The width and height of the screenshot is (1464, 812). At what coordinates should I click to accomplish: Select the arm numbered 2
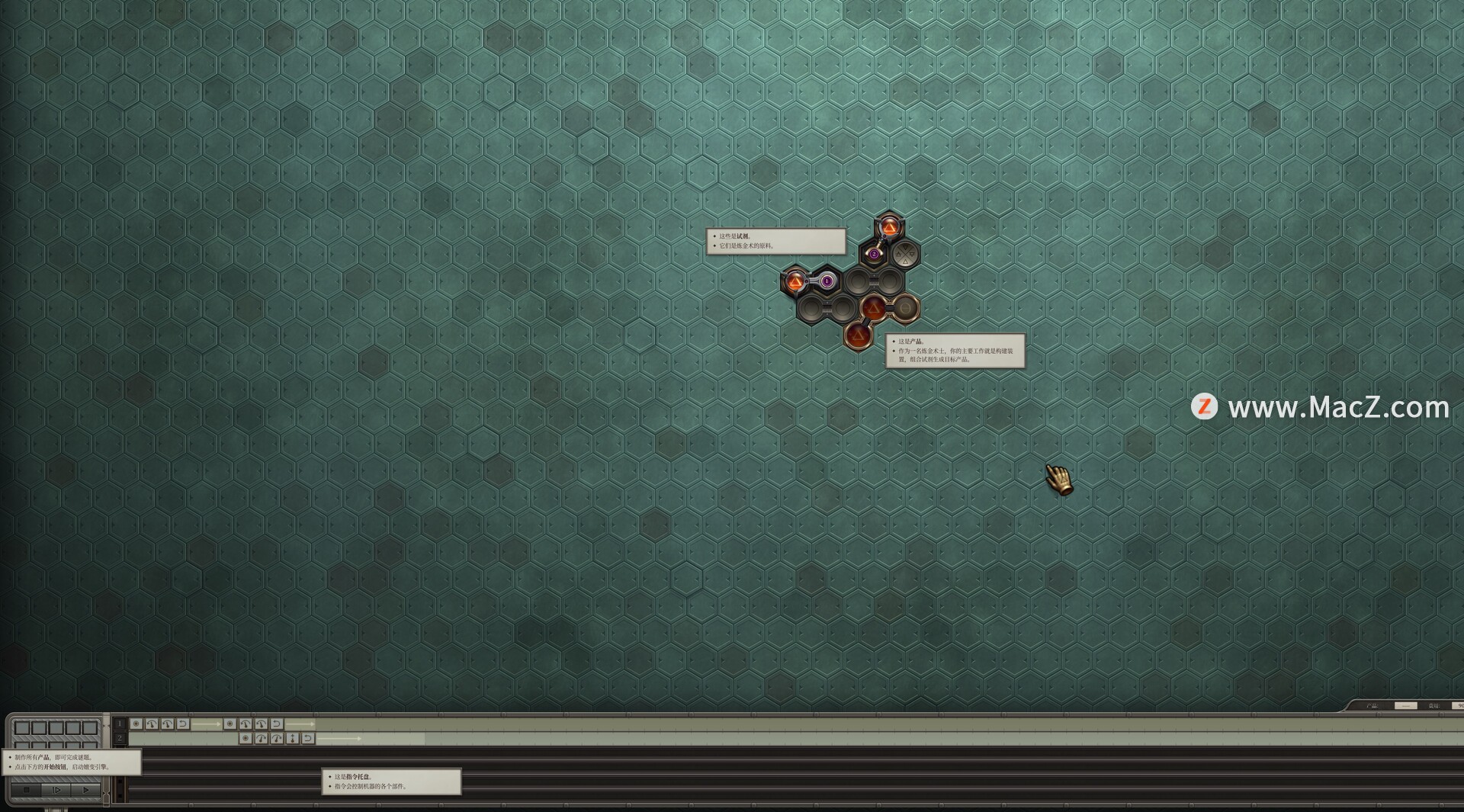(x=874, y=254)
